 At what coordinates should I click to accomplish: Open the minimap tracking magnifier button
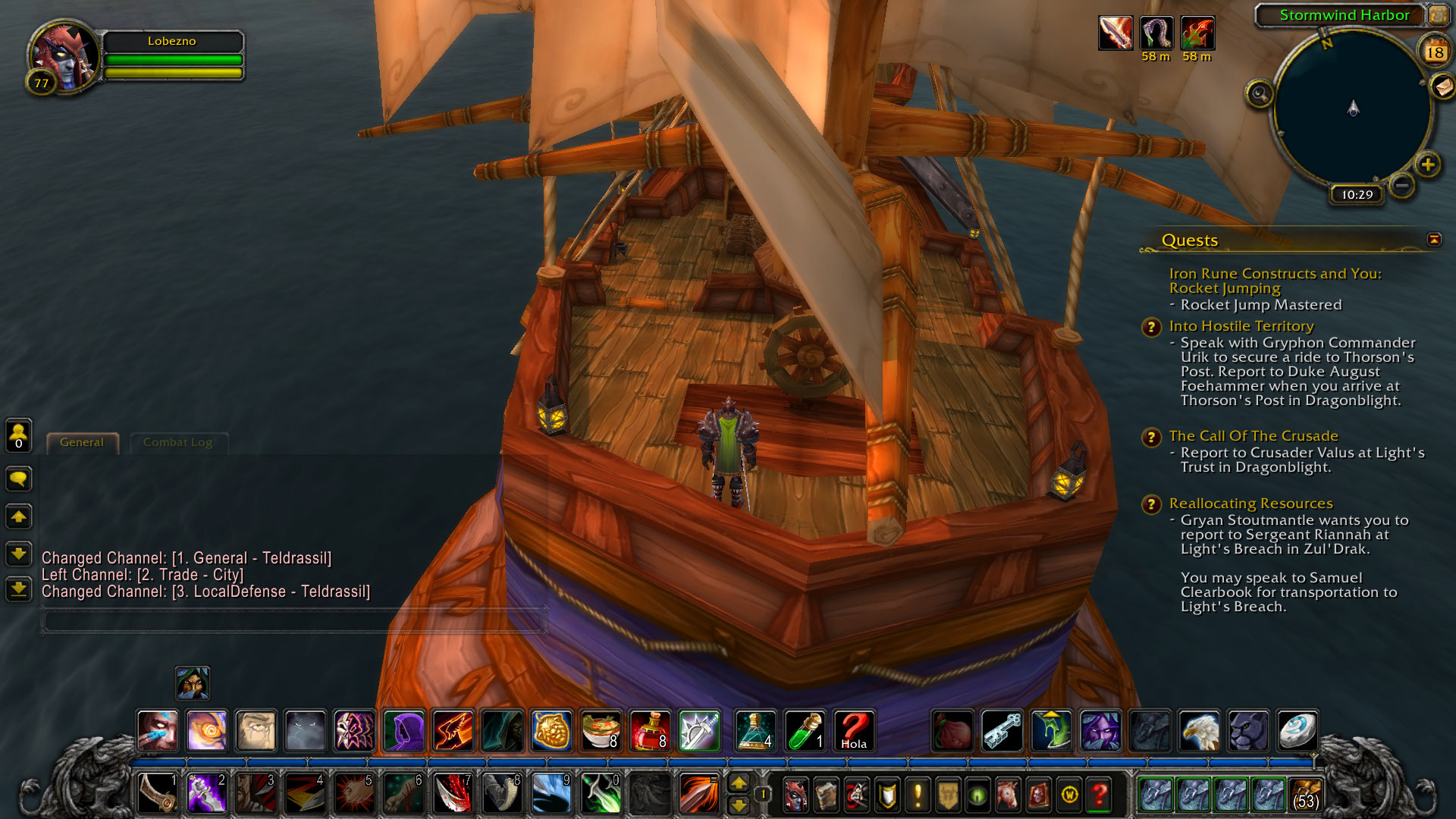pos(1260,94)
